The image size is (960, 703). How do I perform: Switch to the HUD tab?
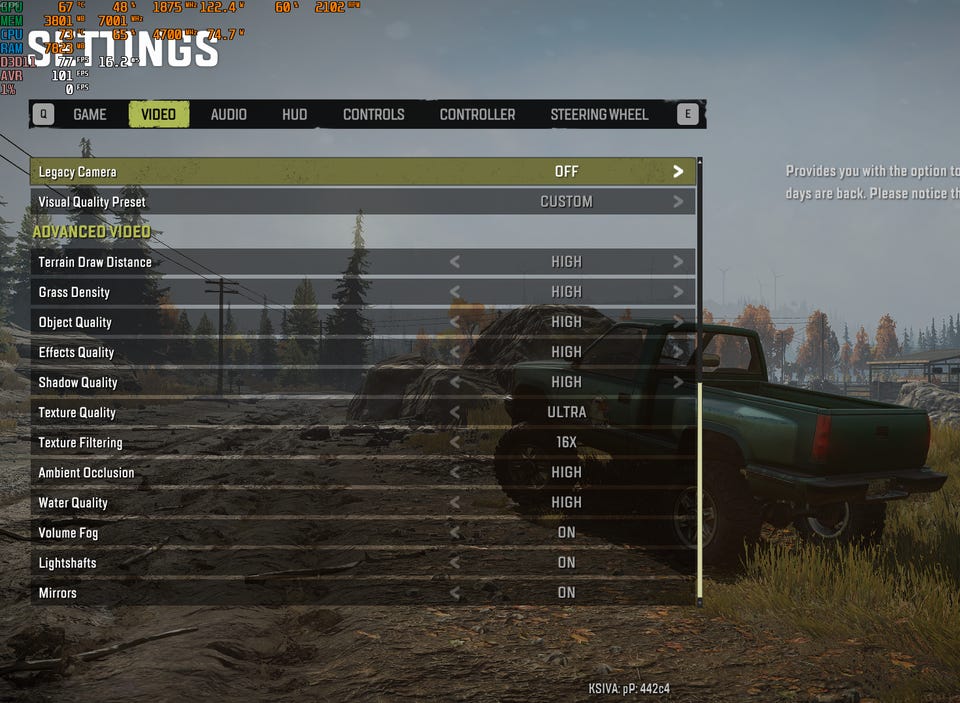click(x=294, y=114)
